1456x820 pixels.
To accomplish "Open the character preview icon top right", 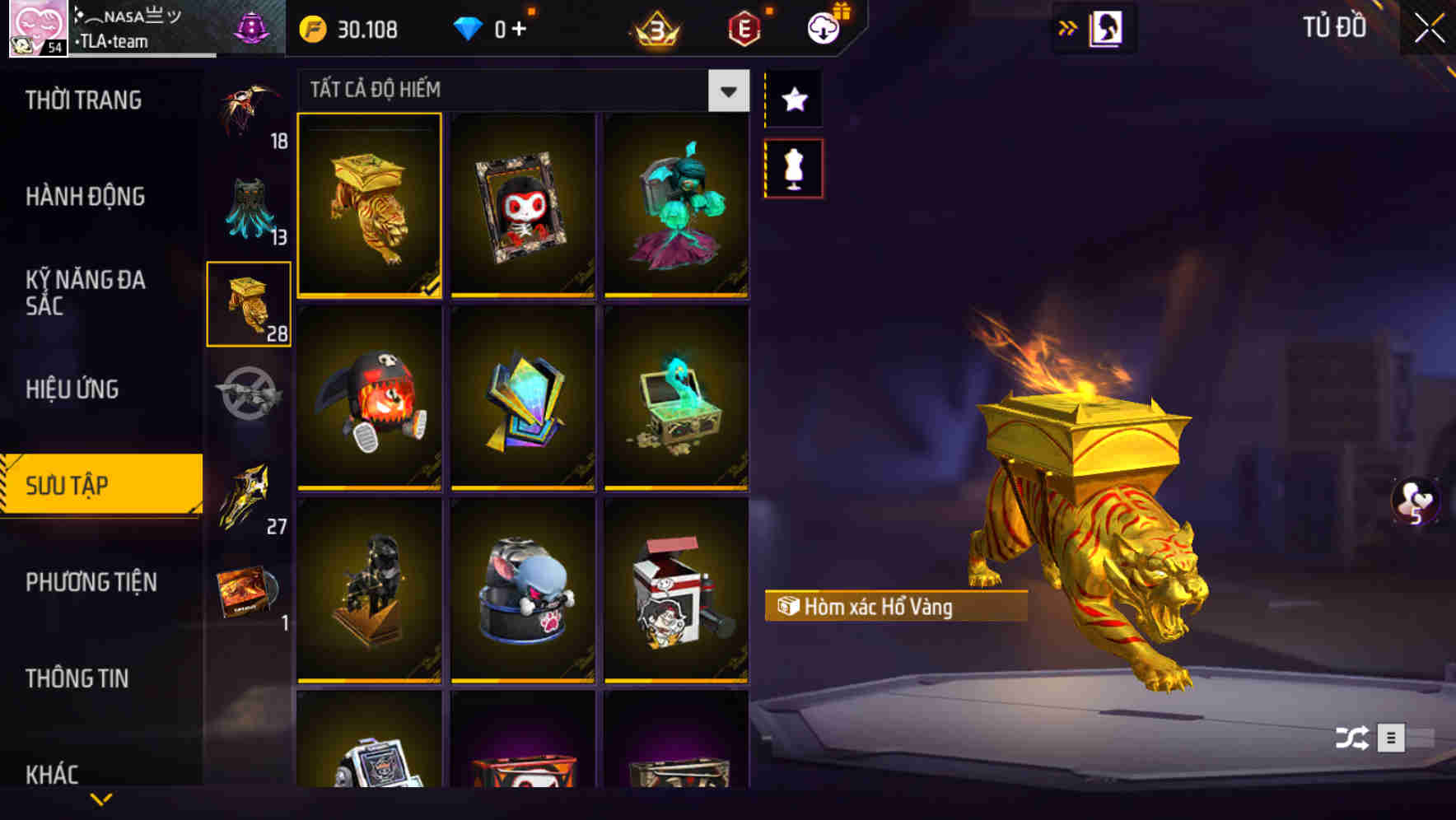I will [1104, 27].
